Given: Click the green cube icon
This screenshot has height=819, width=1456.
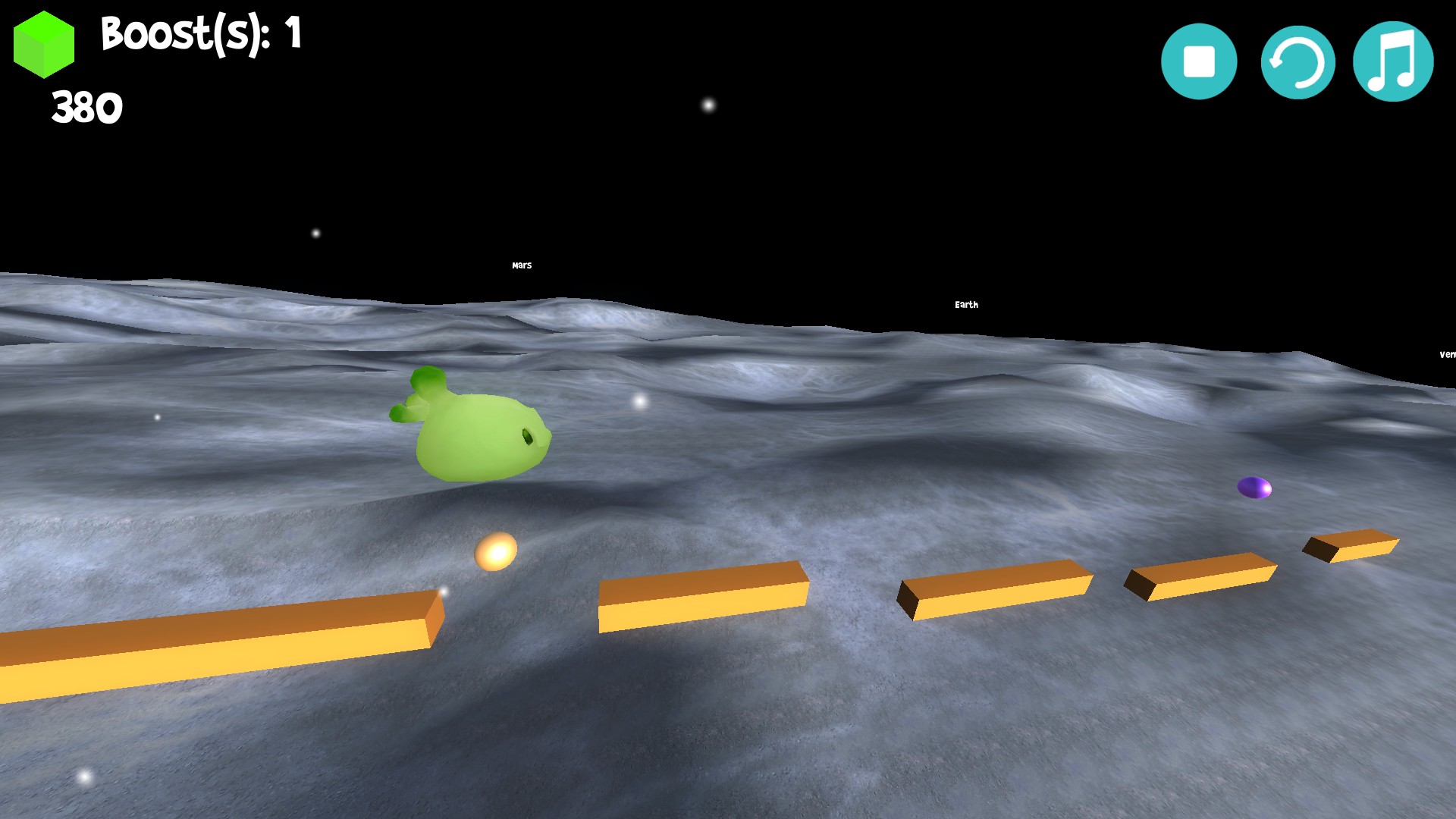Looking at the screenshot, I should [44, 45].
